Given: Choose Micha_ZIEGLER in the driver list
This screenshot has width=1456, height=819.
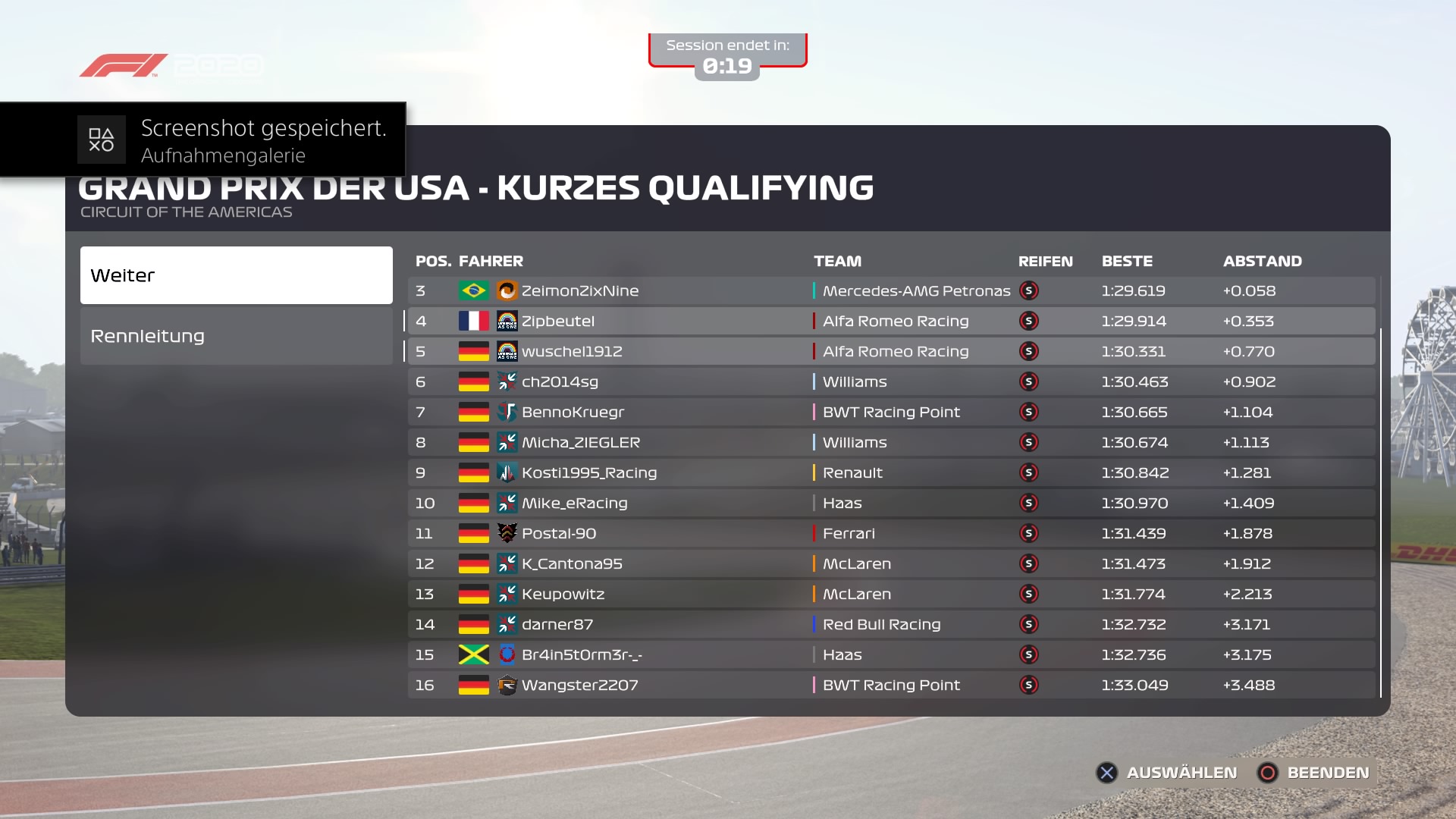Looking at the screenshot, I should pos(891,443).
